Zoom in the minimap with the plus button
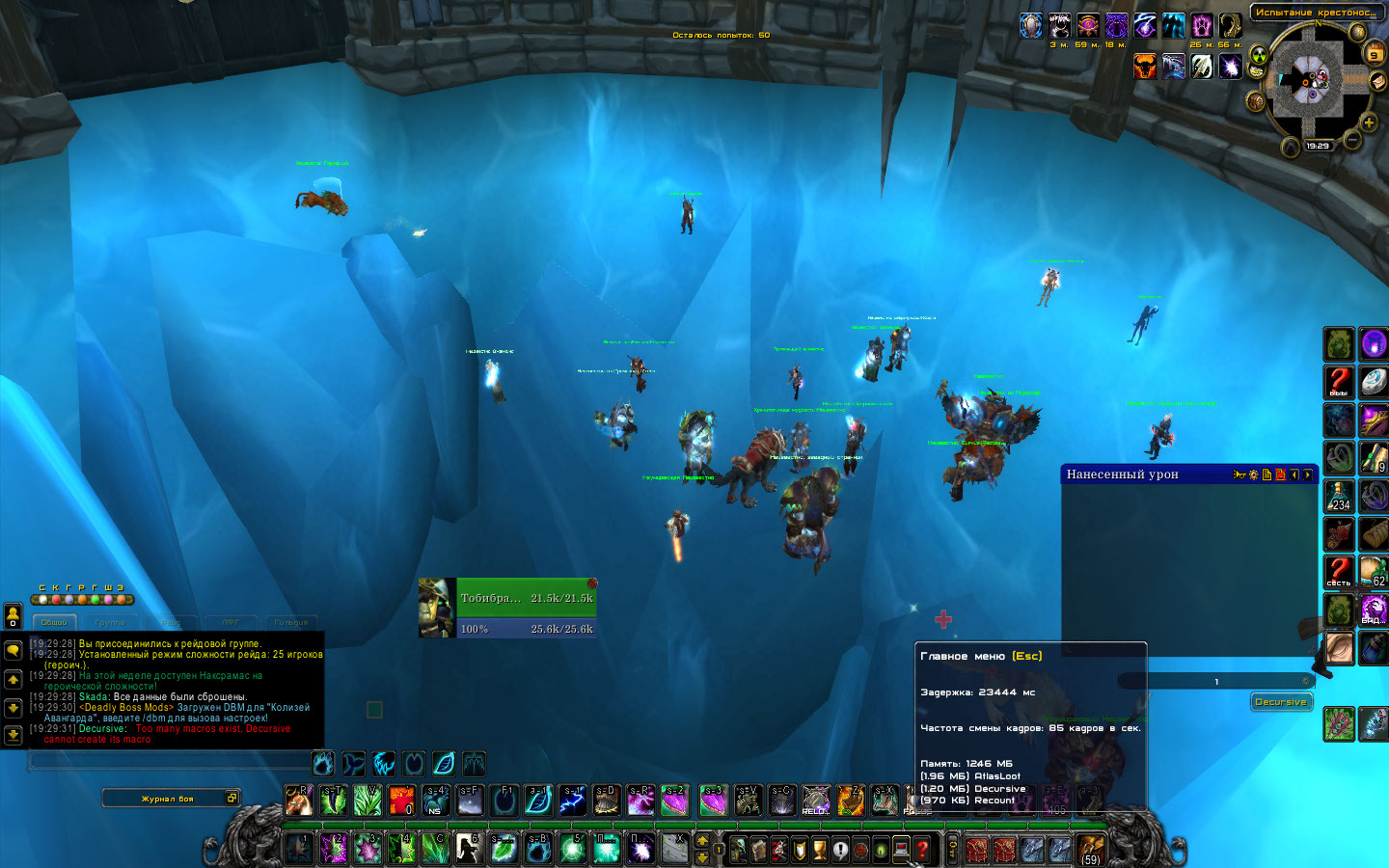Screen dimensions: 1389x868 (1368, 122)
